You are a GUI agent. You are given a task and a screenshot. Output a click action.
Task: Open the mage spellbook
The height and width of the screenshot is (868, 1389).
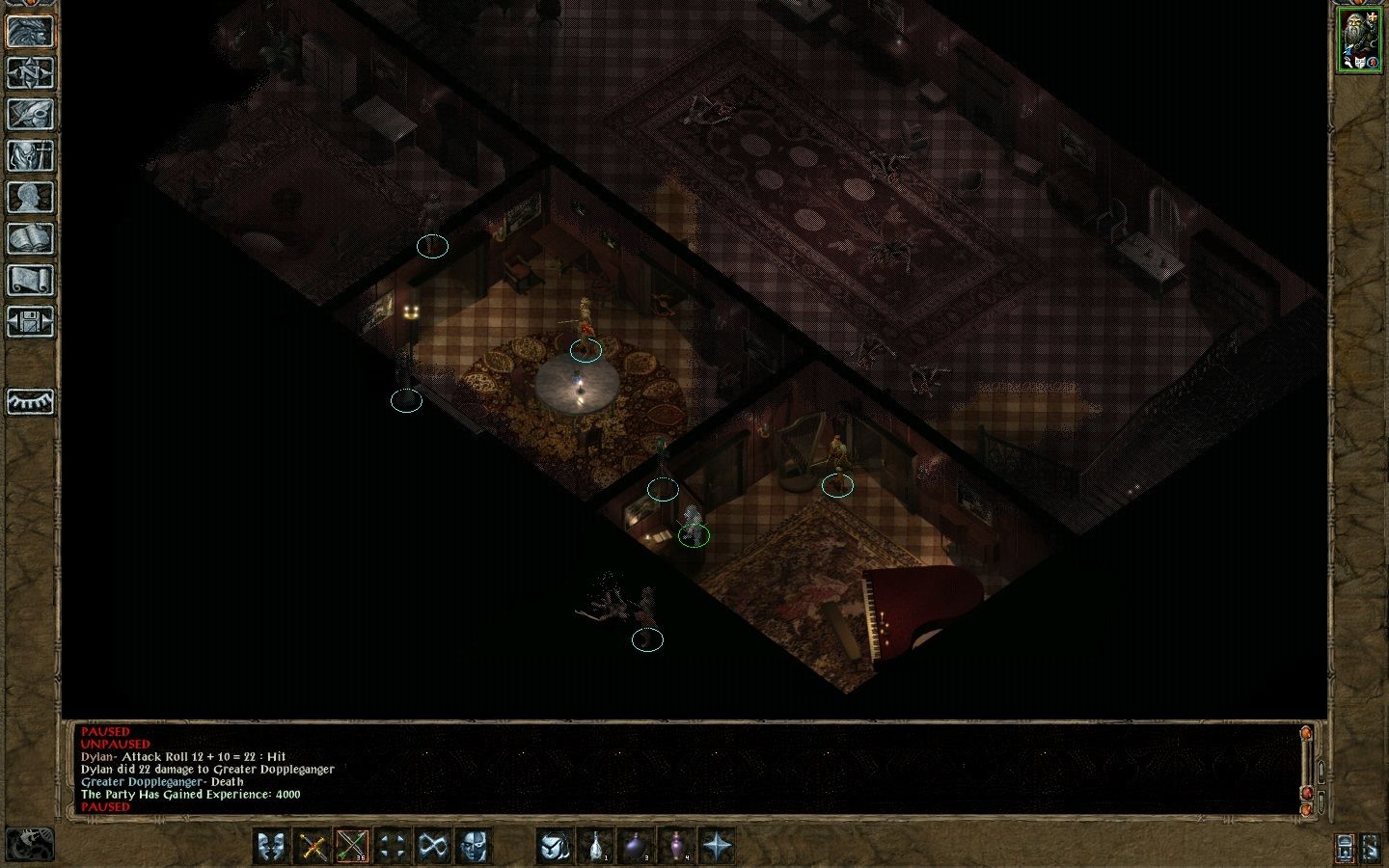(30, 239)
